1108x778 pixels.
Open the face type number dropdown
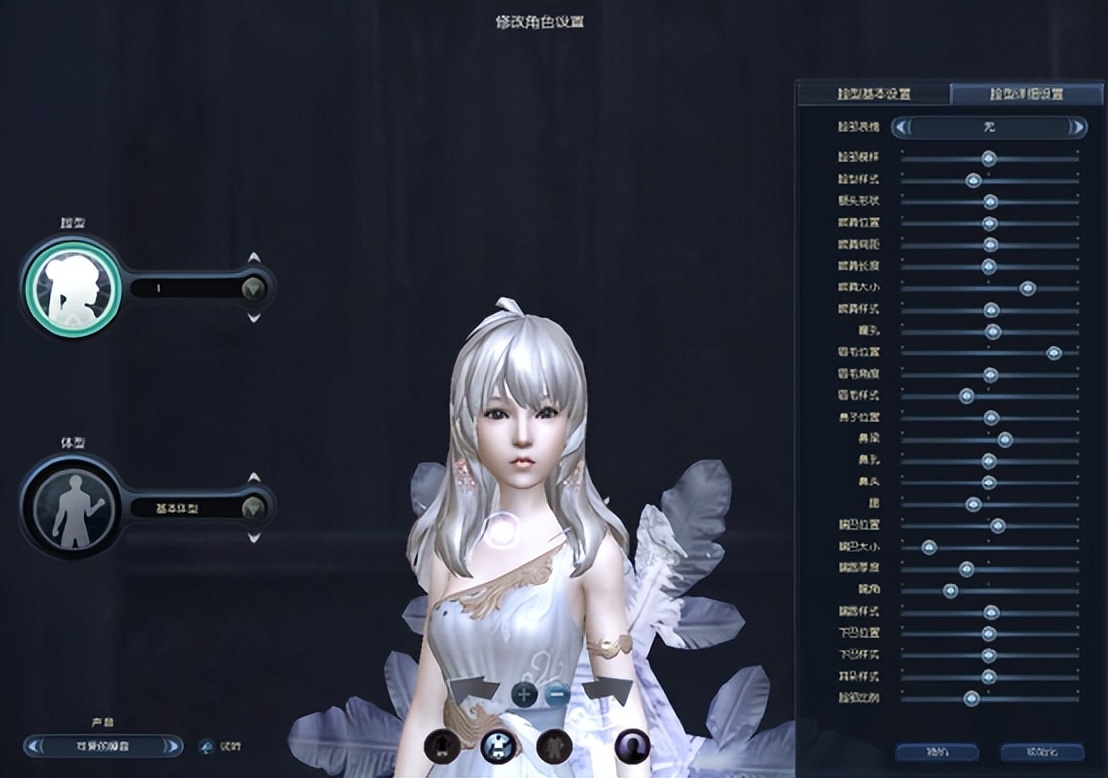(x=253, y=288)
